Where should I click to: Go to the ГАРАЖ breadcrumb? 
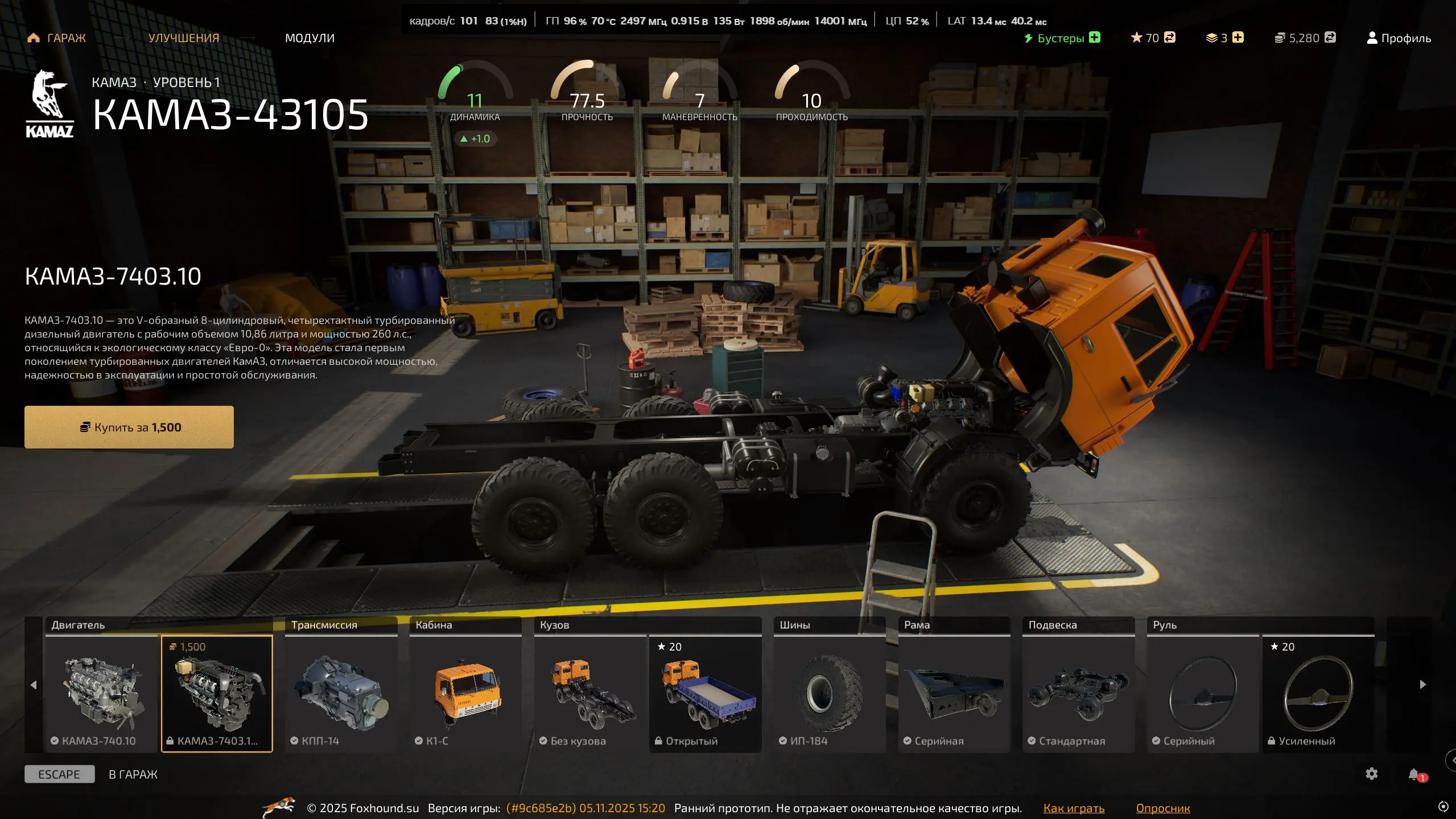click(57, 38)
